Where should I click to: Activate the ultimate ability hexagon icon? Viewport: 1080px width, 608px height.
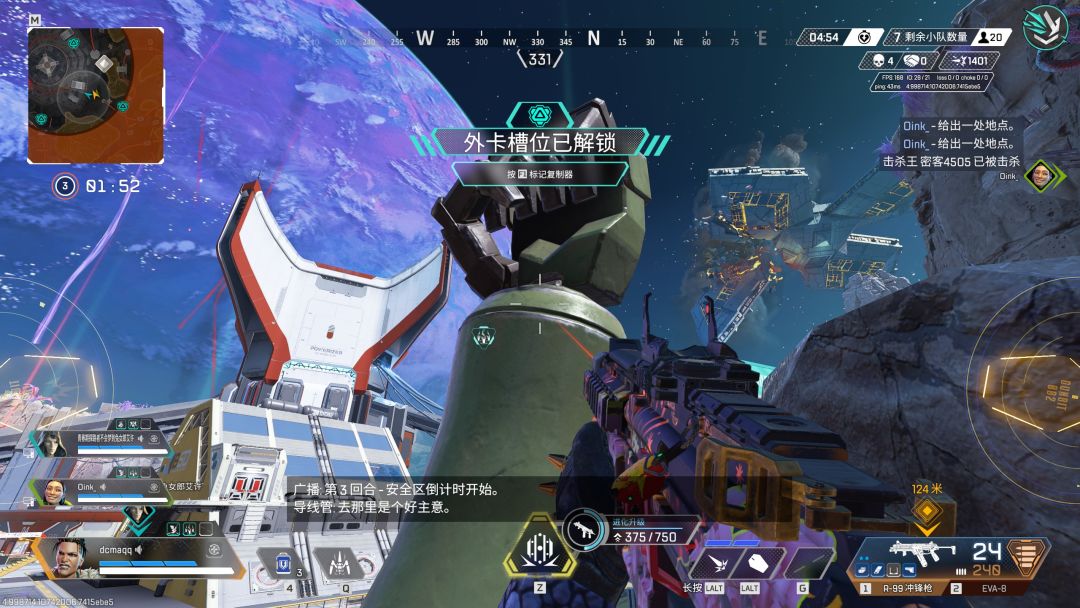click(539, 547)
